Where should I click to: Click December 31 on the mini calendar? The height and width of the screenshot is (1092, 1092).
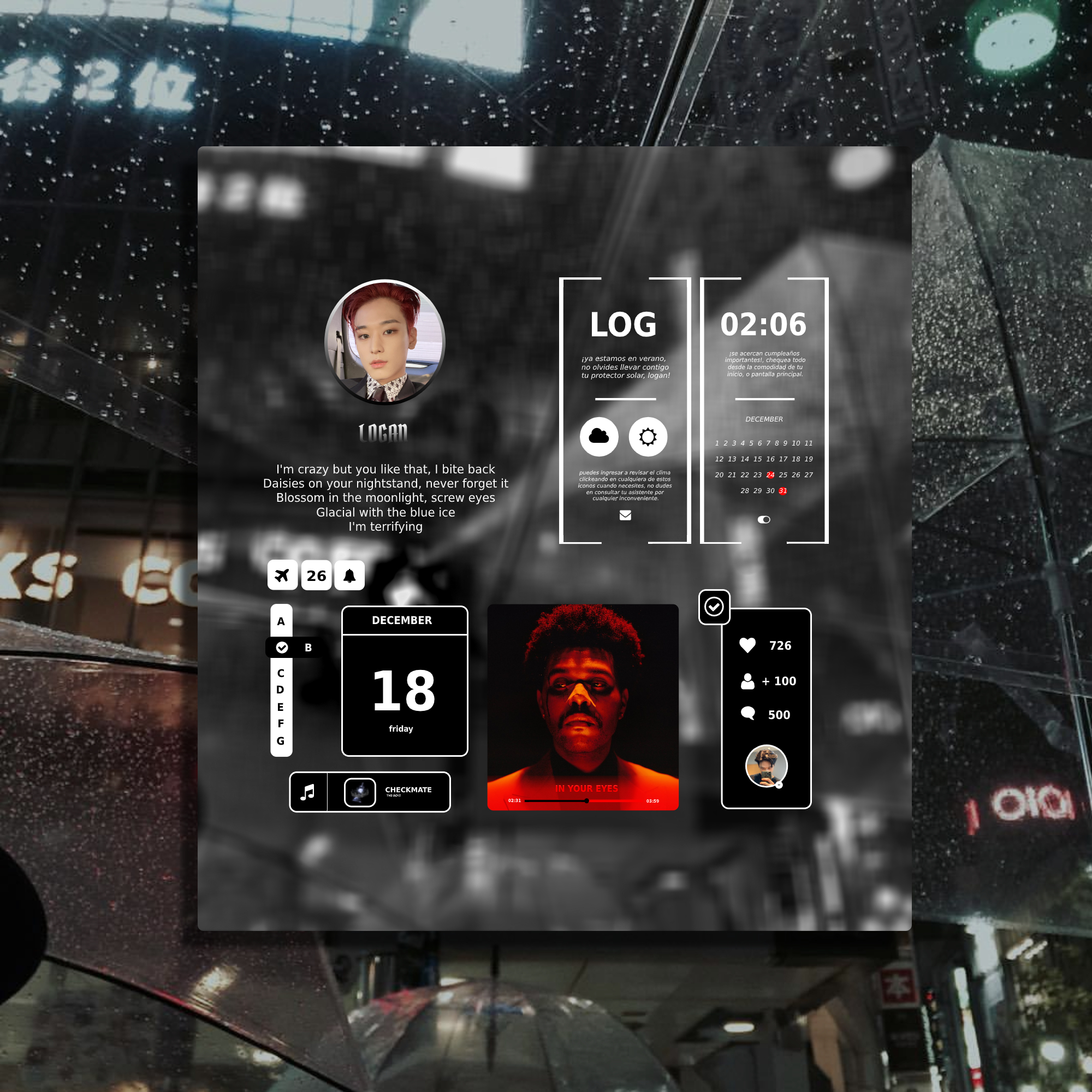pos(782,491)
